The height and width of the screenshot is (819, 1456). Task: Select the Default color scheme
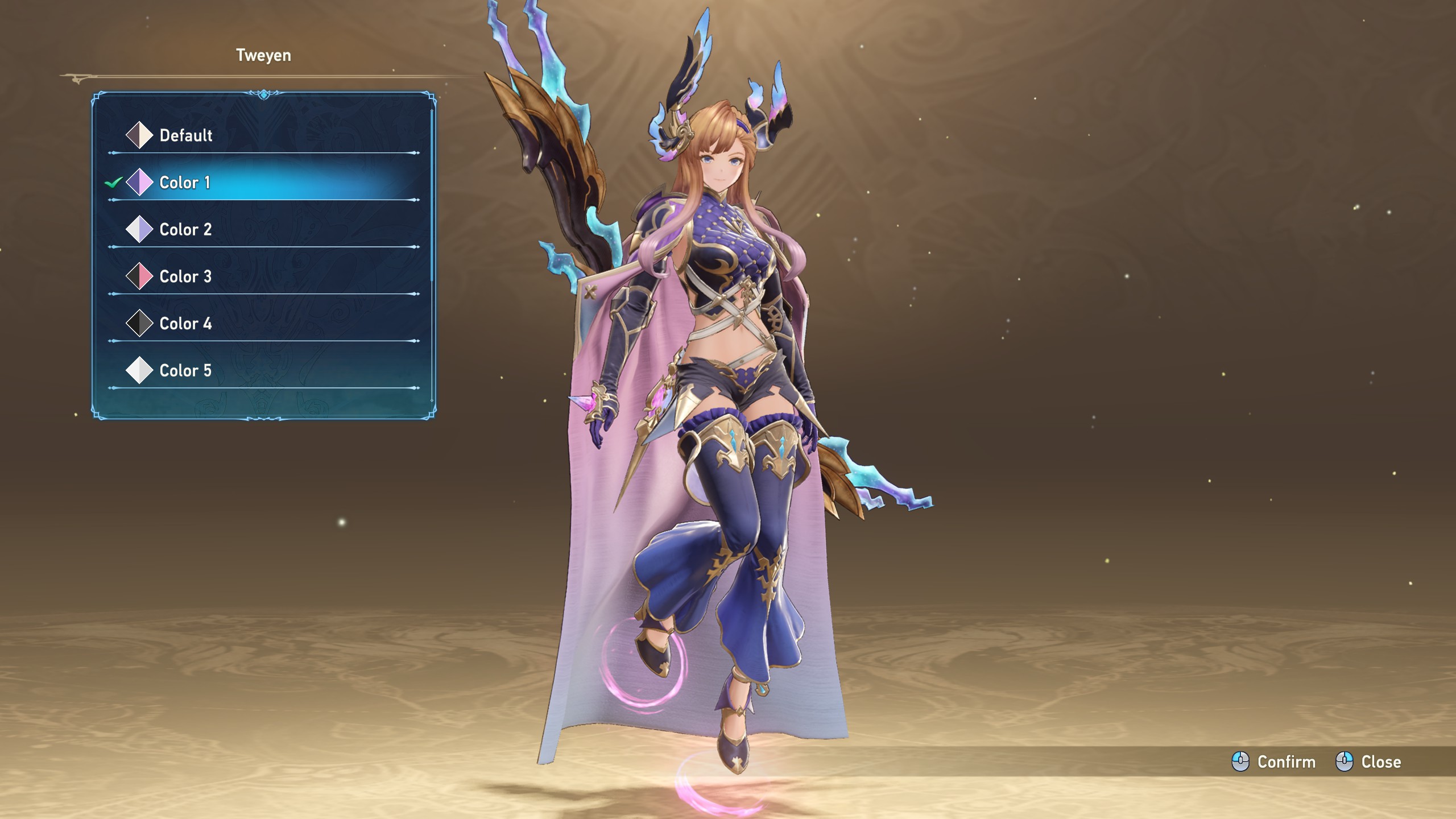point(185,135)
